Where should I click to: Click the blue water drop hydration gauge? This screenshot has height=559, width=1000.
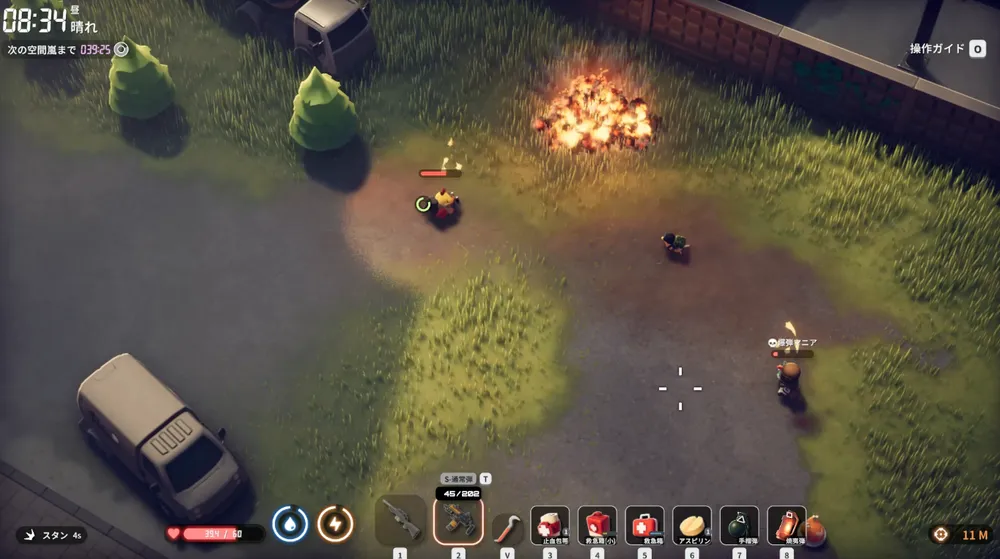click(x=290, y=523)
